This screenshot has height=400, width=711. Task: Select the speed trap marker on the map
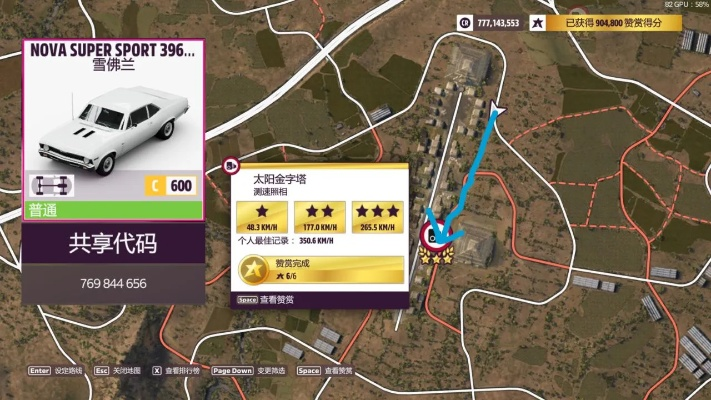pos(437,237)
